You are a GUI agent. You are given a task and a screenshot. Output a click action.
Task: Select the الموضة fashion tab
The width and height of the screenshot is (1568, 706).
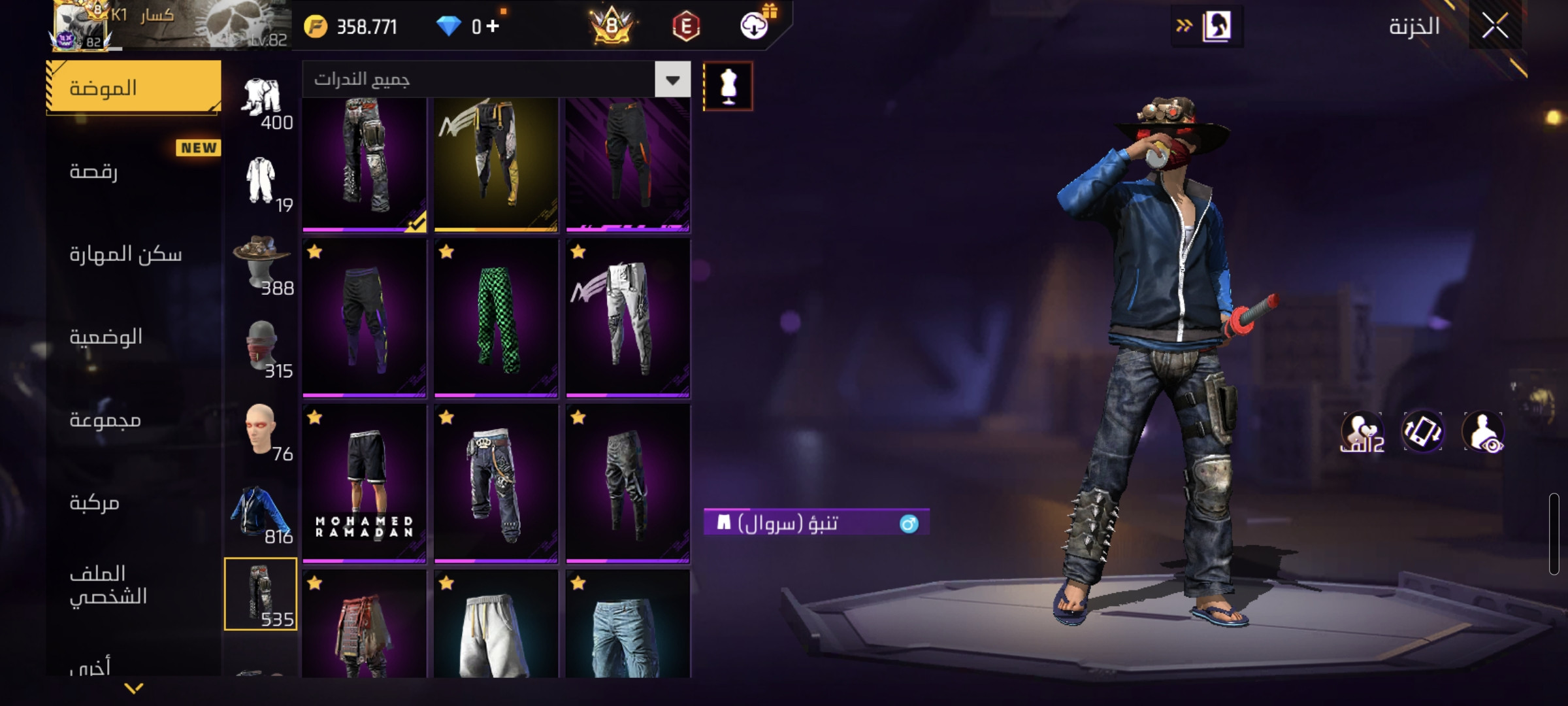click(x=134, y=88)
